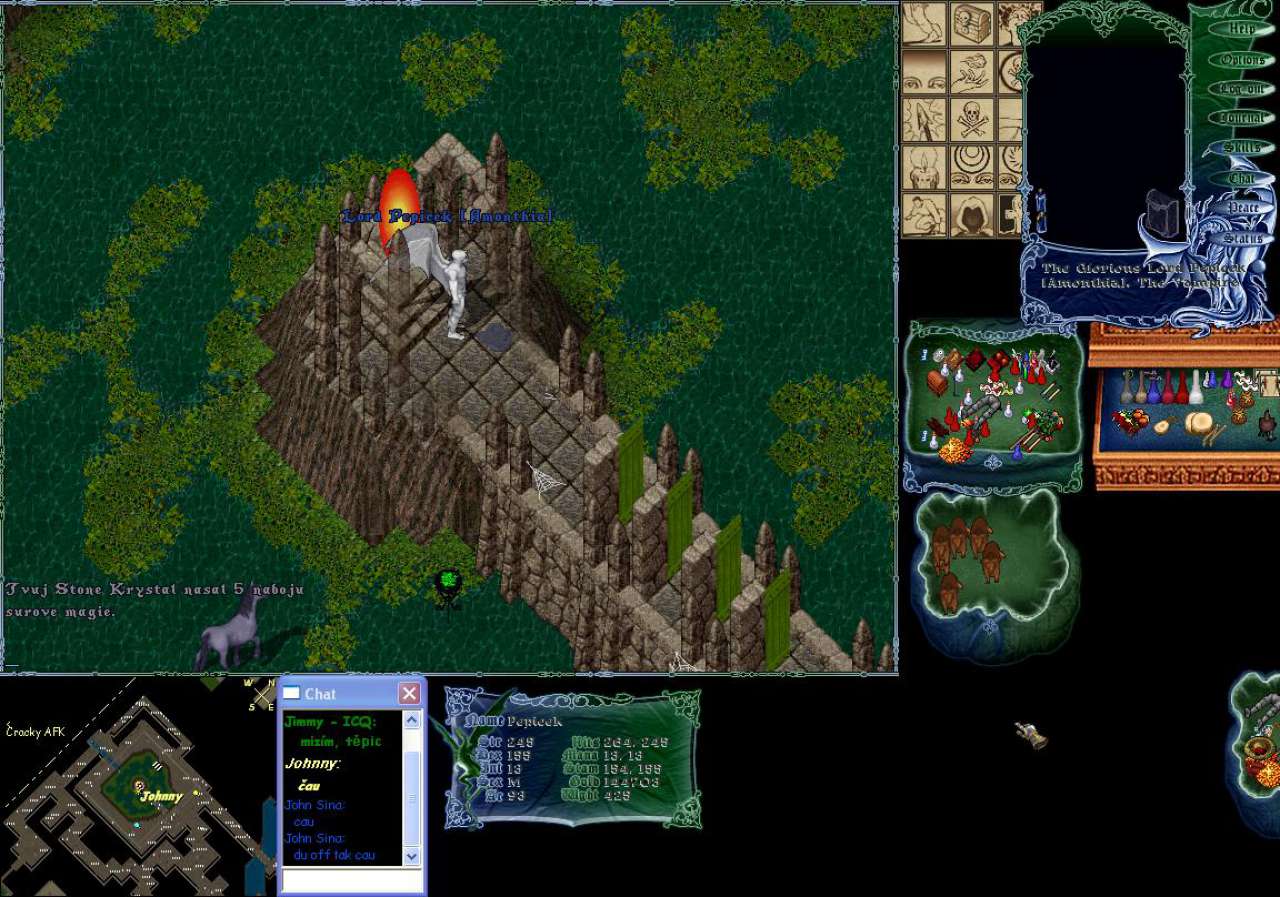Screen dimensions: 1280x897
Task: Activate the skull and crossbones skill icon
Action: tap(972, 118)
